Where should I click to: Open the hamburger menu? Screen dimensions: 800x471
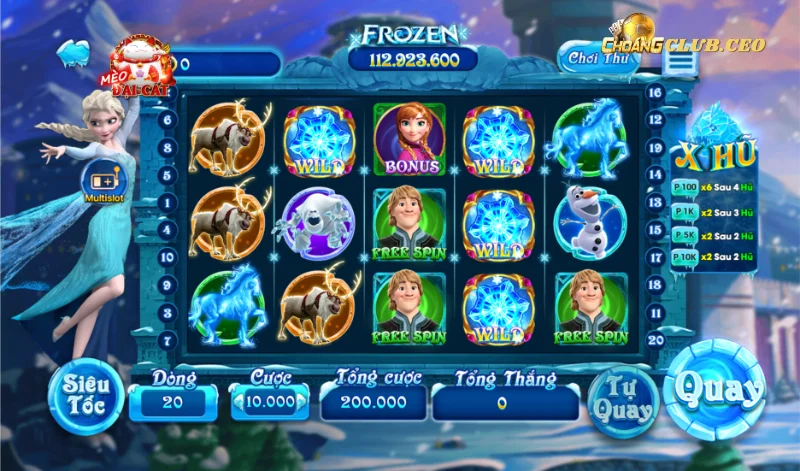tap(680, 61)
